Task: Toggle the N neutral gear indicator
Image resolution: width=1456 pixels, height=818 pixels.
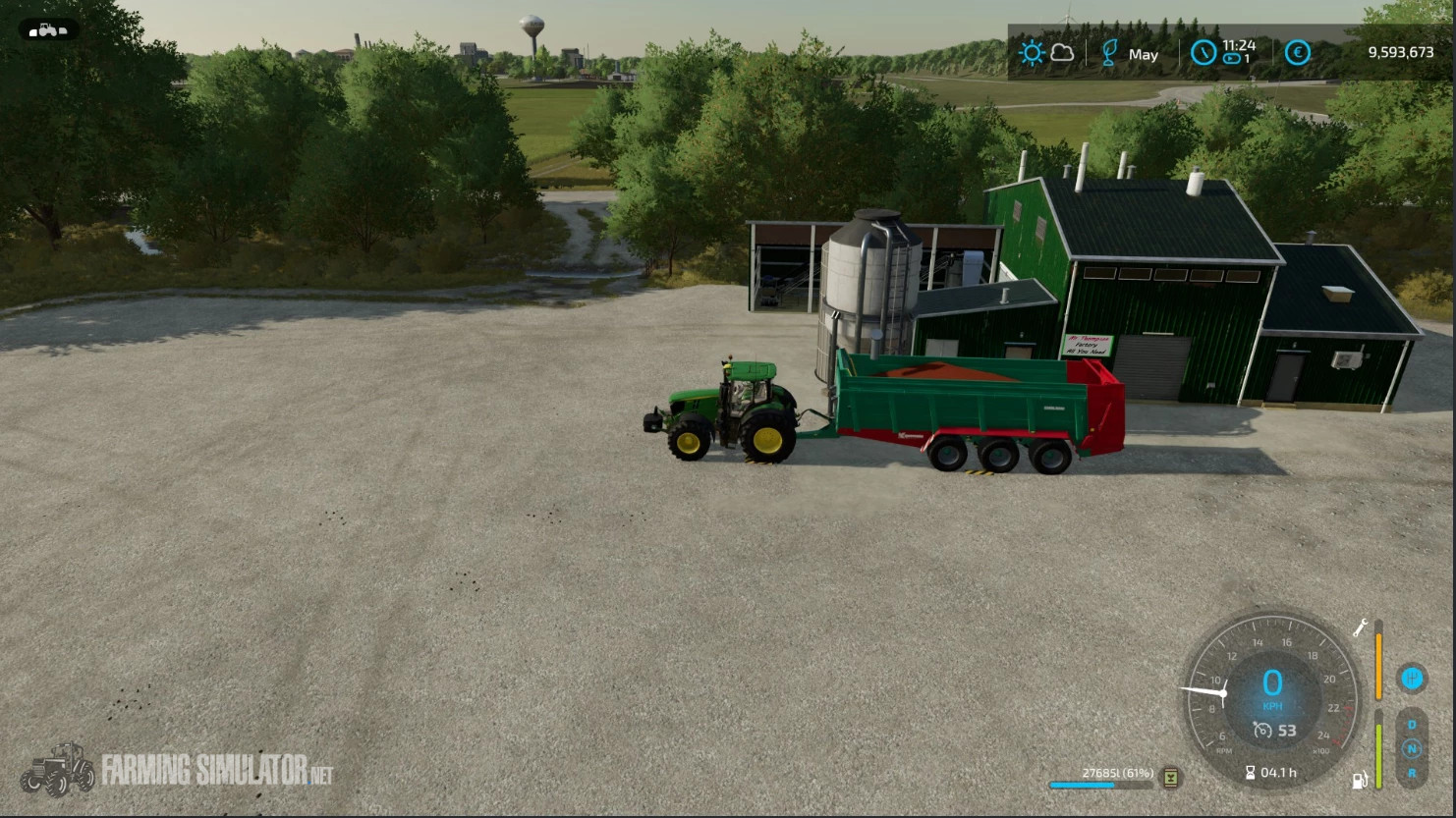Action: click(1412, 747)
